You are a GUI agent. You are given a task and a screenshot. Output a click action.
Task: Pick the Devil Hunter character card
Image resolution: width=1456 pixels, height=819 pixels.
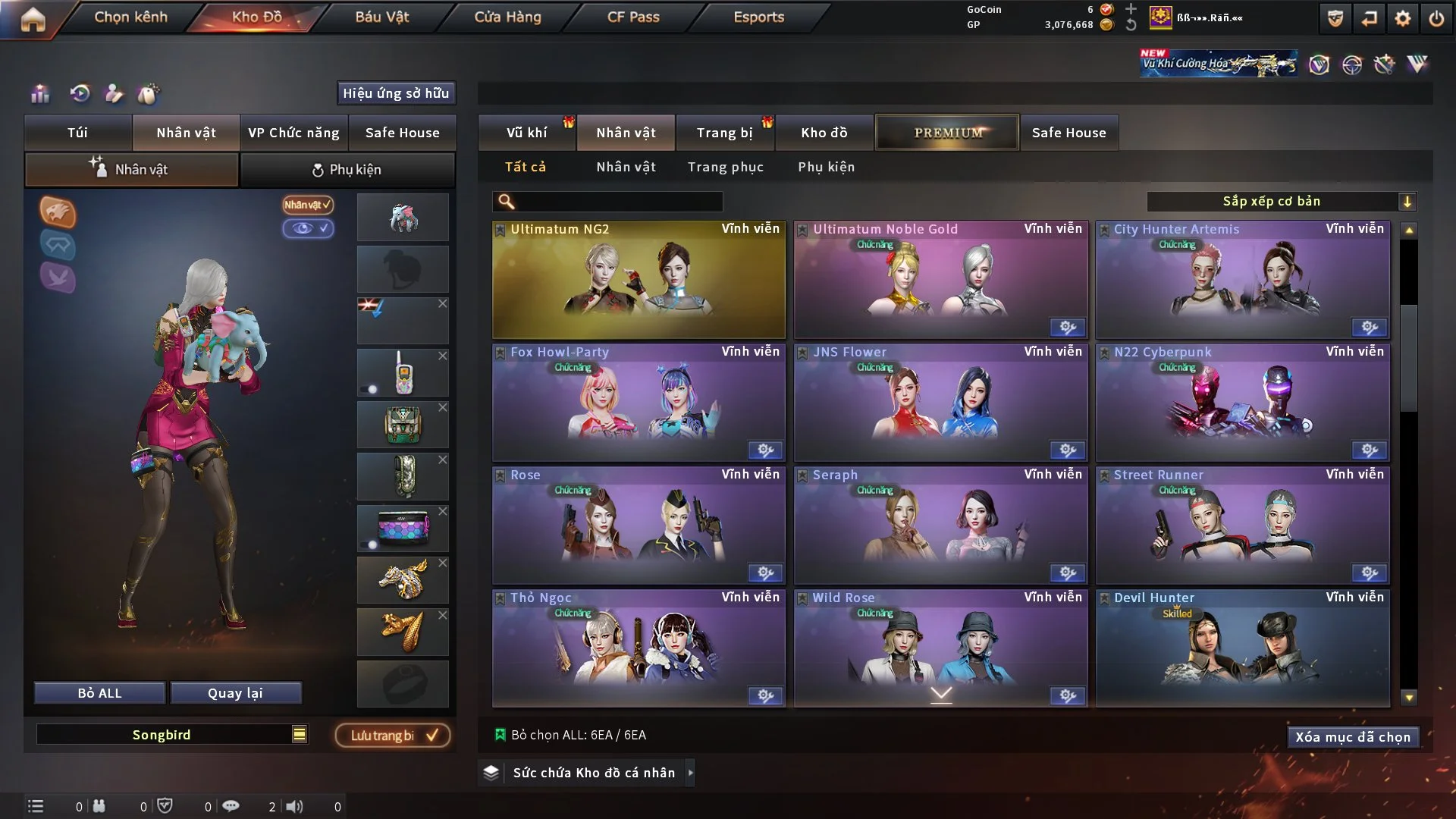pyautogui.click(x=1242, y=649)
